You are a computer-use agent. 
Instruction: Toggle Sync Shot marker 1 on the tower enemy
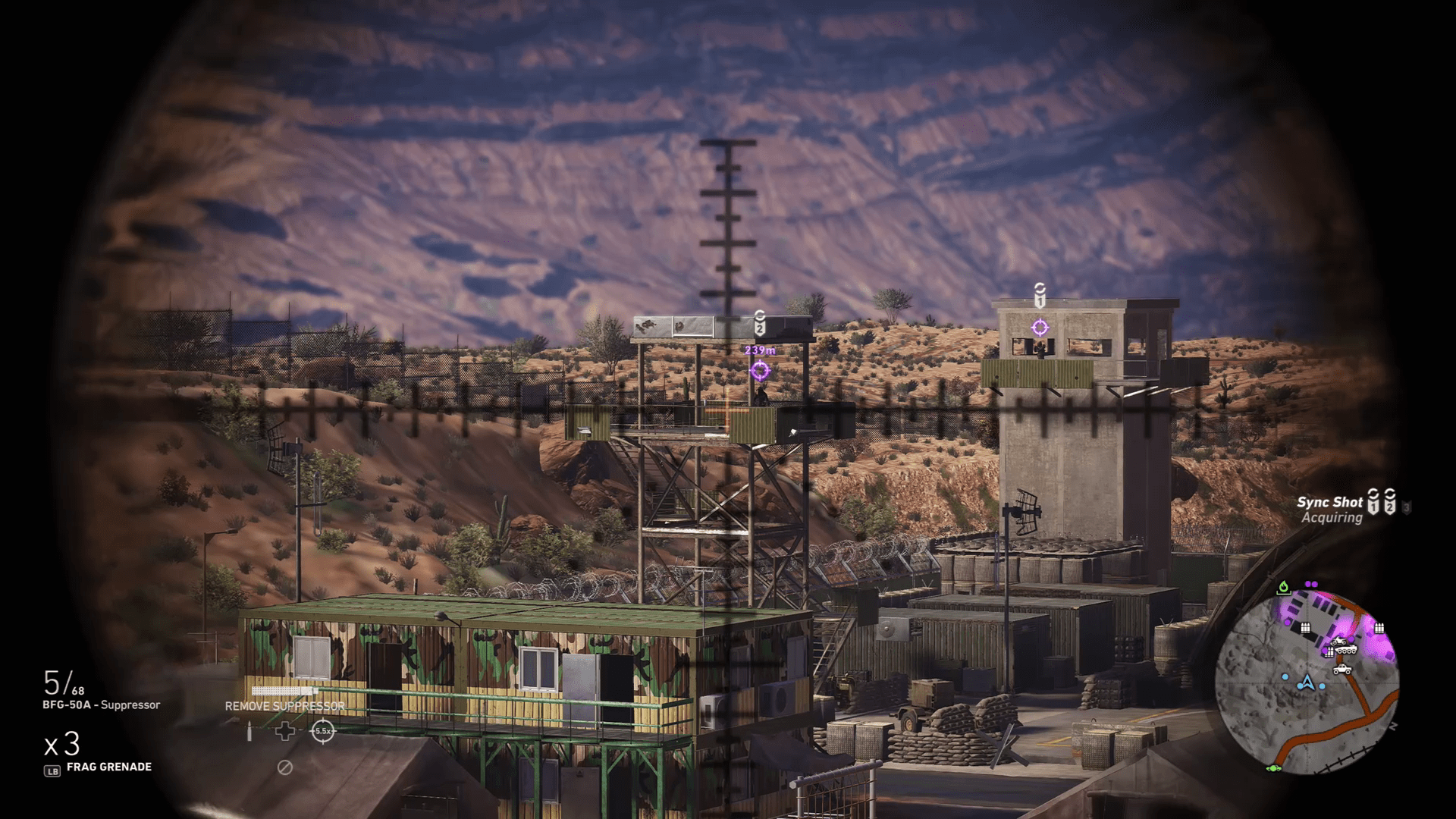(1041, 328)
